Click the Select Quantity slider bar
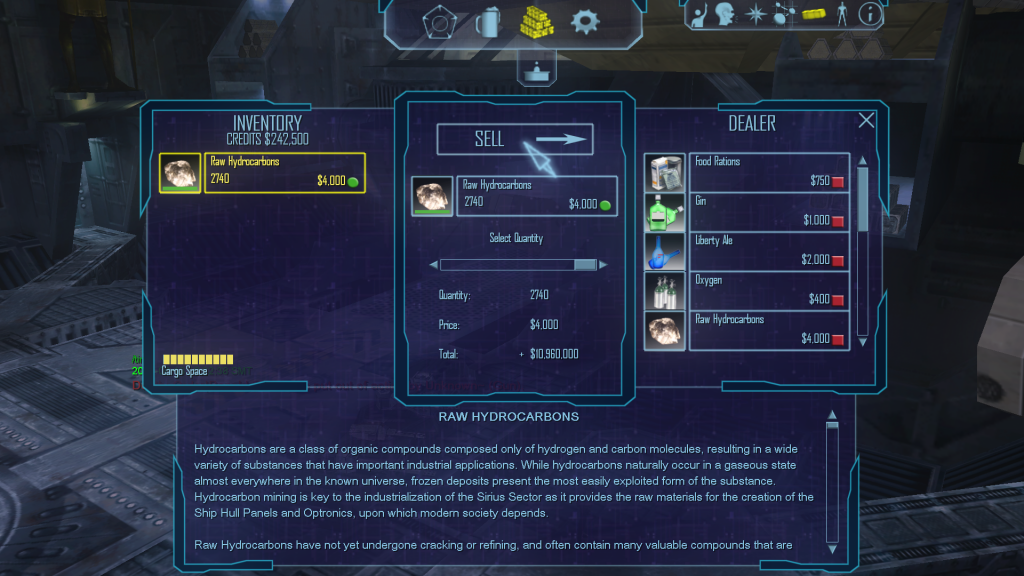Image resolution: width=1024 pixels, height=576 pixels. (518, 265)
